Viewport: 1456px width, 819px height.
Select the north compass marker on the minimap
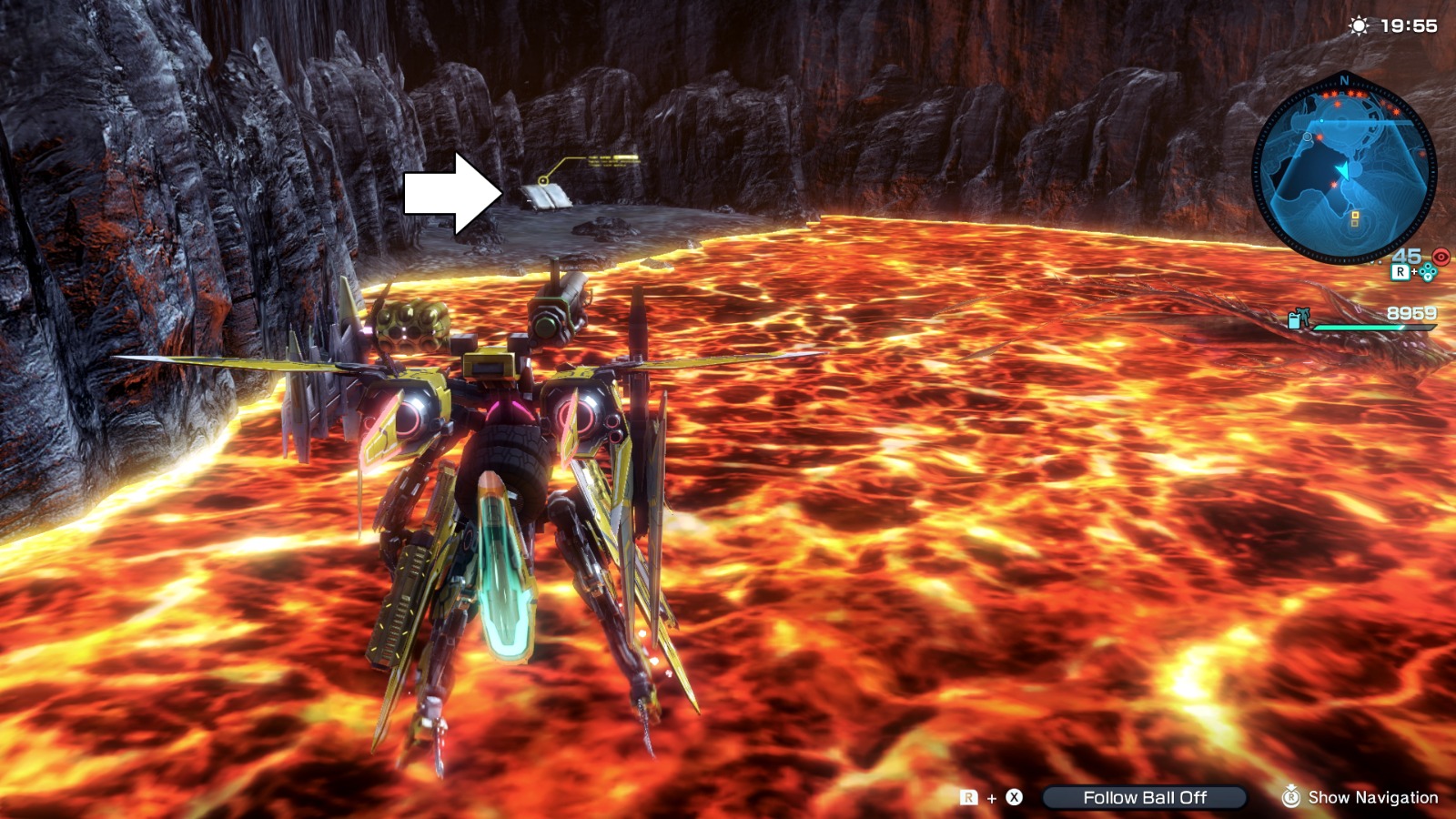(1344, 81)
